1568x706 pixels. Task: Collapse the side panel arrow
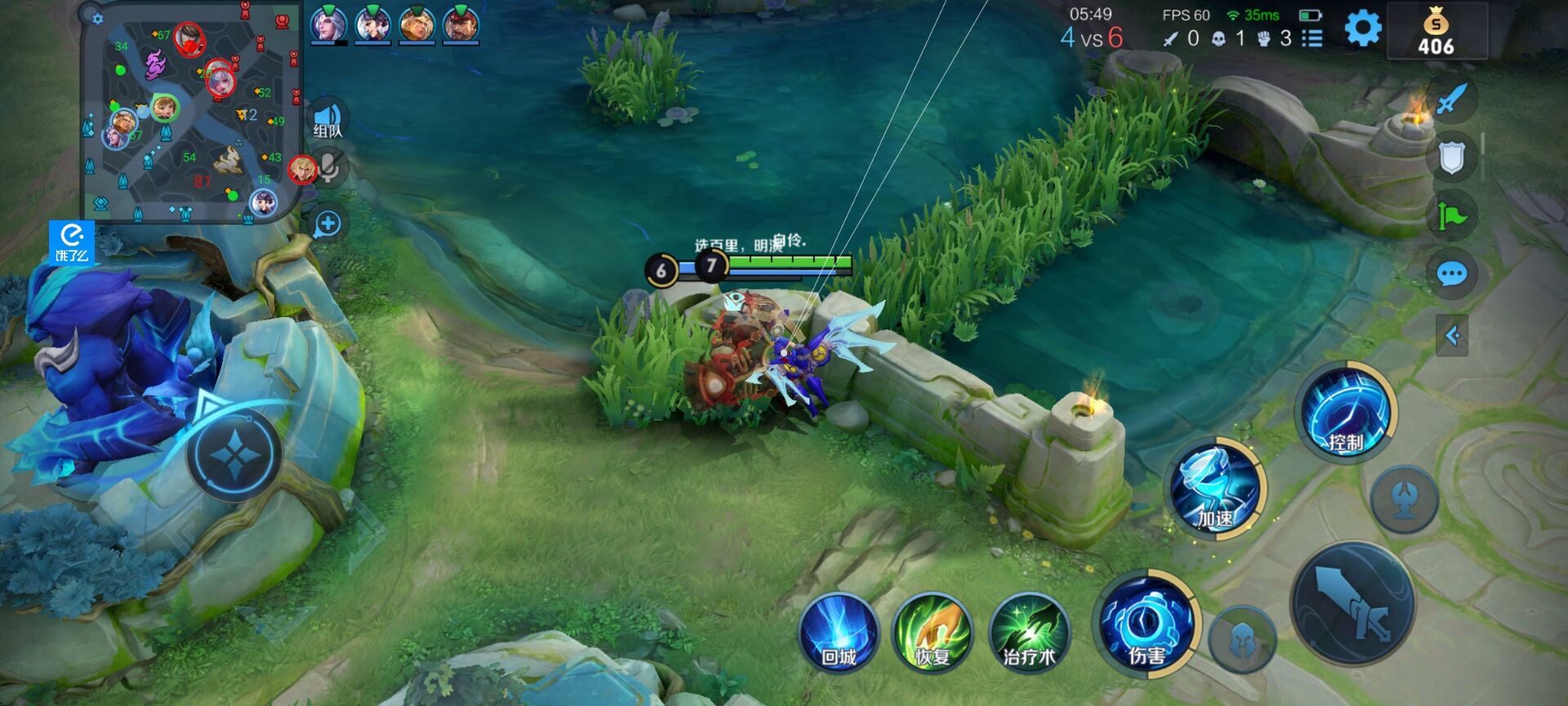click(x=1452, y=335)
